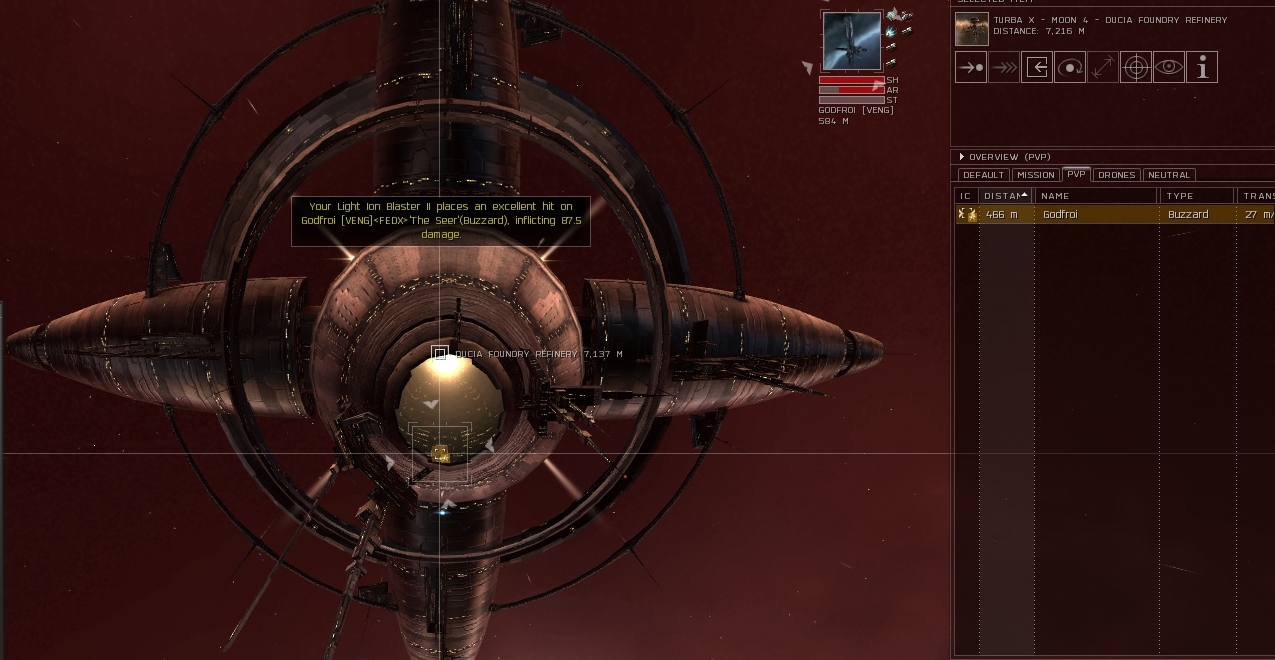This screenshot has height=660, width=1275.
Task: Show info with the 'i' button
Action: [1202, 68]
